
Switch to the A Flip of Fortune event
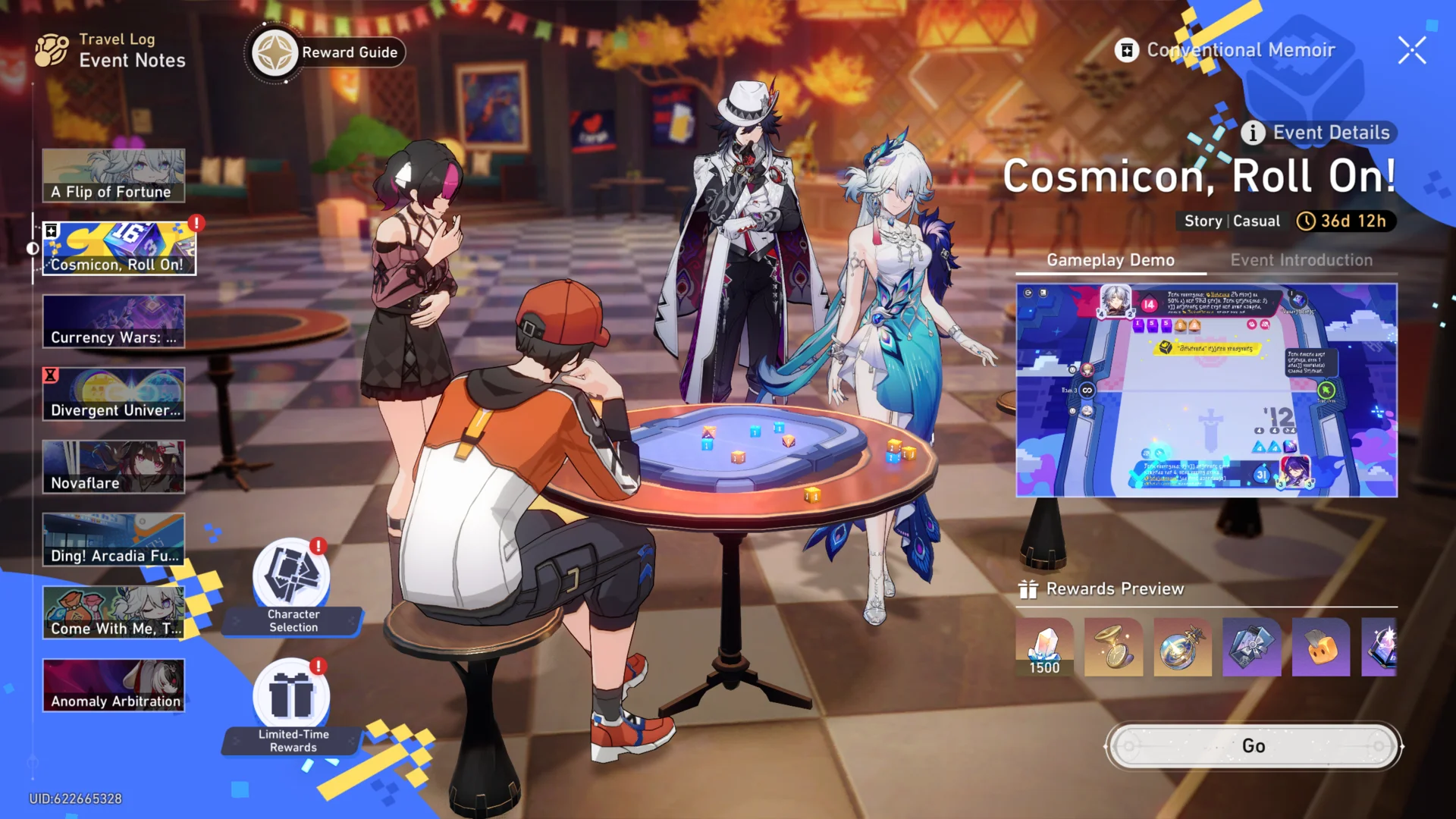click(x=114, y=174)
